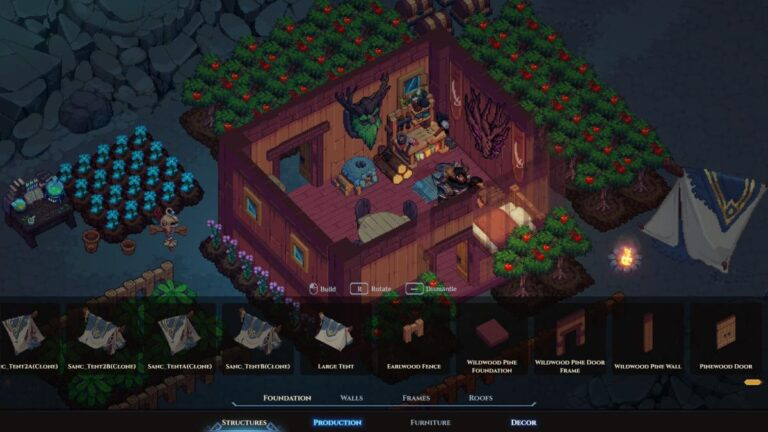768x432 pixels.
Task: Switch to the Production category
Action: (337, 423)
